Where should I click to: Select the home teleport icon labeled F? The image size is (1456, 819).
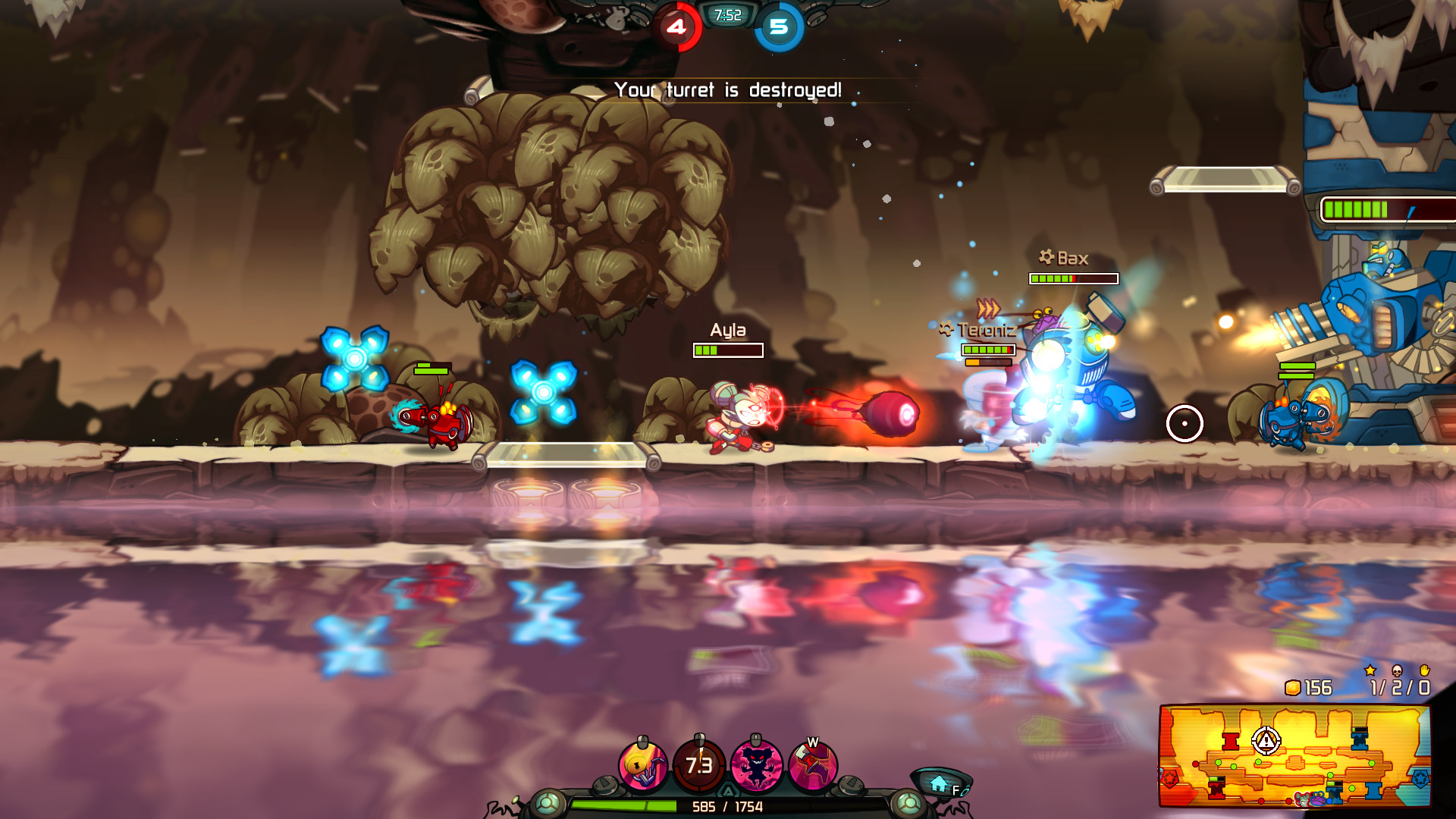938,782
